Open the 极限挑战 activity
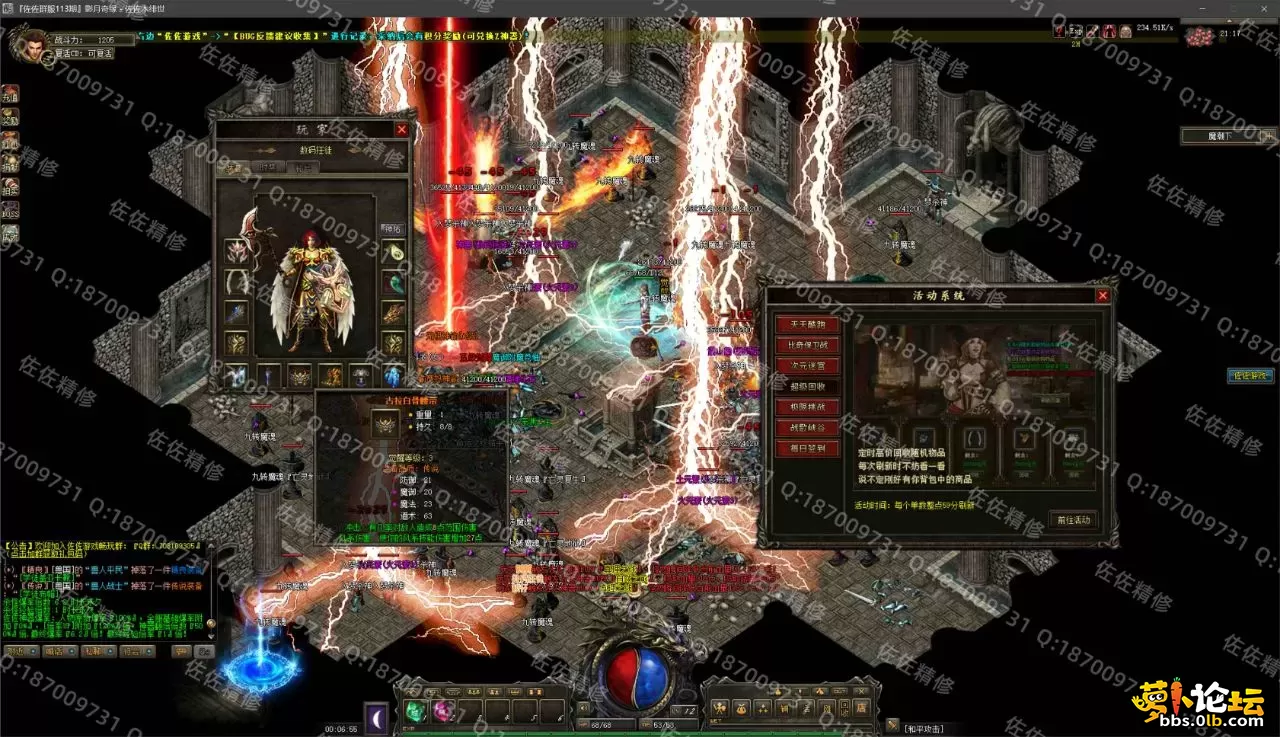The height and width of the screenshot is (737, 1280). pyautogui.click(x=808, y=407)
